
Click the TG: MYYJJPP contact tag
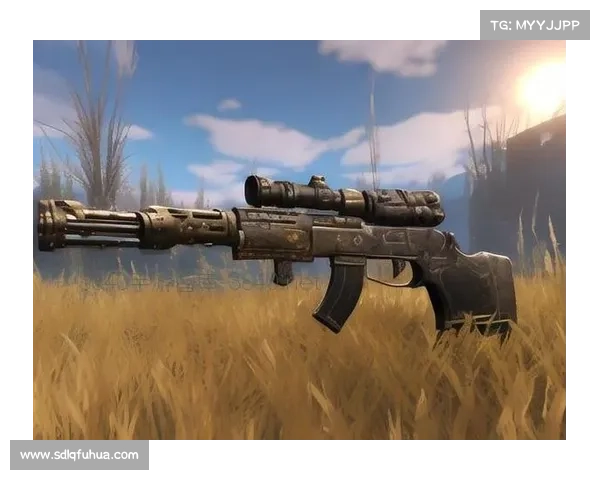[535, 25]
